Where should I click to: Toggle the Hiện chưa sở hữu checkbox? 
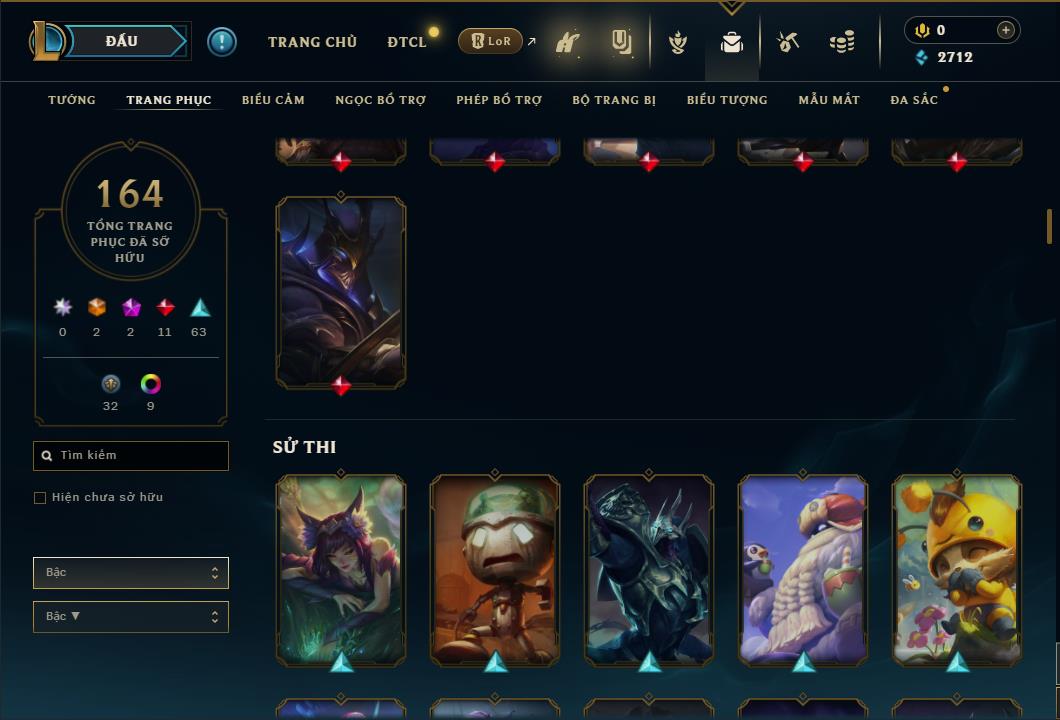click(x=40, y=498)
